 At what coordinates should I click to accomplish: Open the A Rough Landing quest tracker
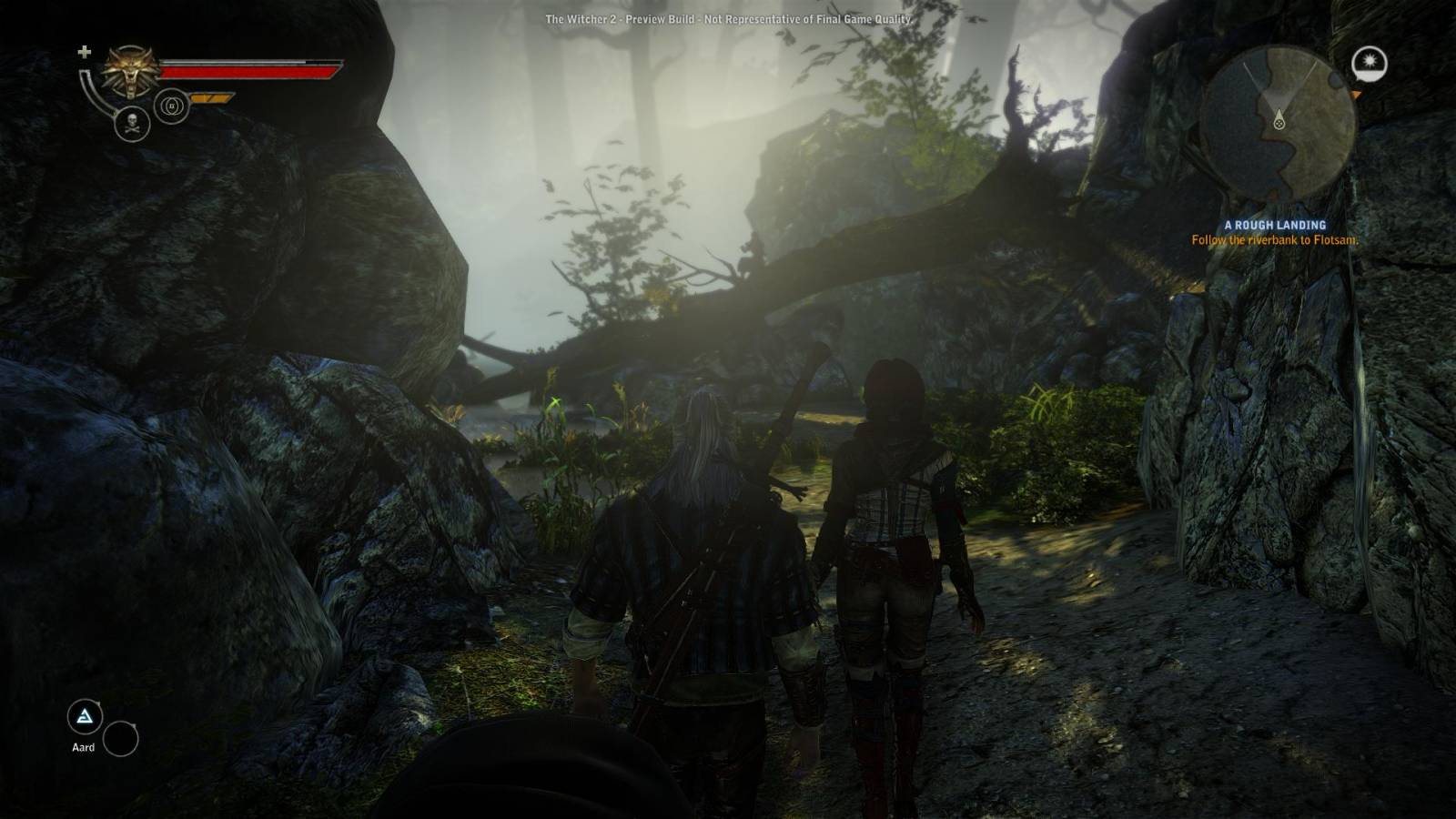(x=1274, y=225)
